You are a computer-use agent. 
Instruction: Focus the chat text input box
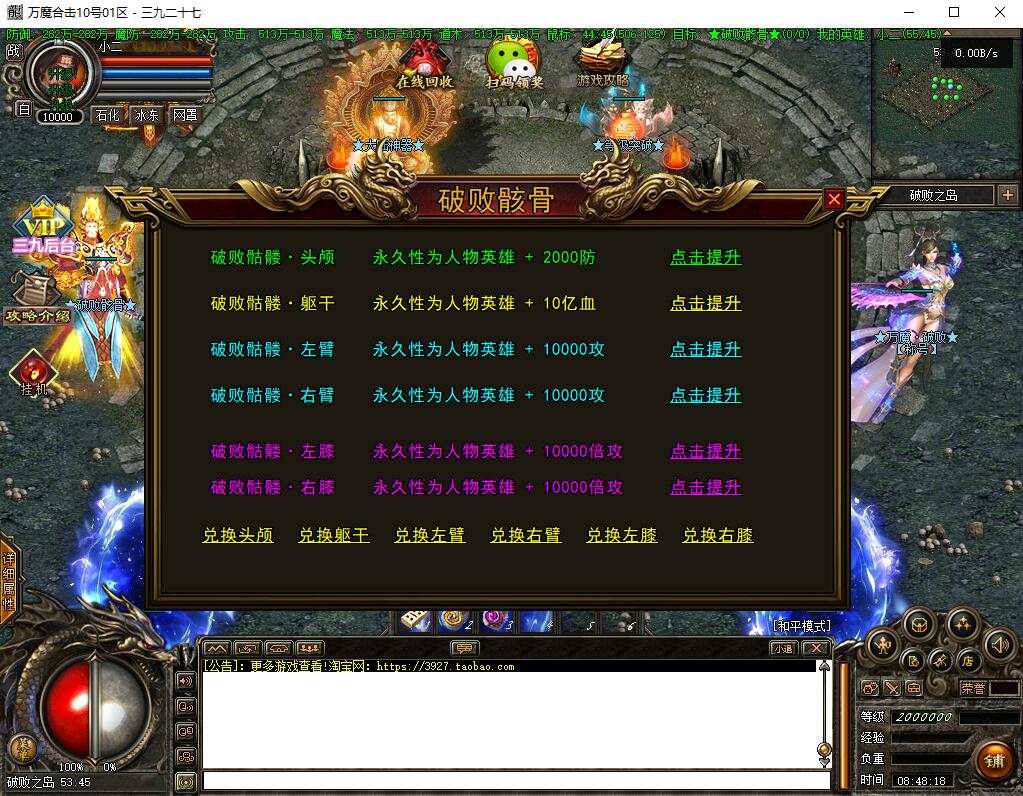515,780
